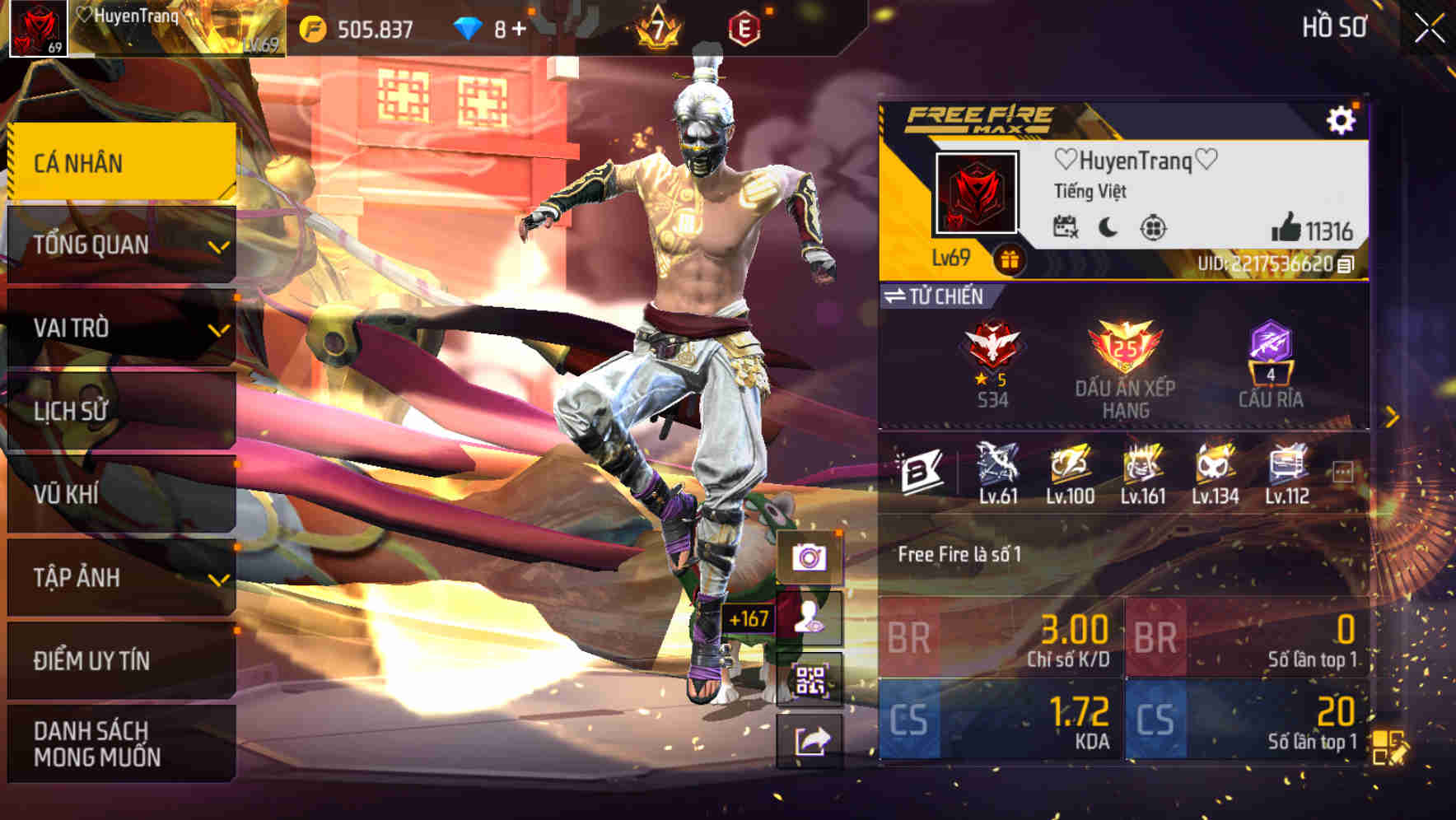Switch to the LỊCH SỬ tab
The width and height of the screenshot is (1456, 820).
(119, 412)
